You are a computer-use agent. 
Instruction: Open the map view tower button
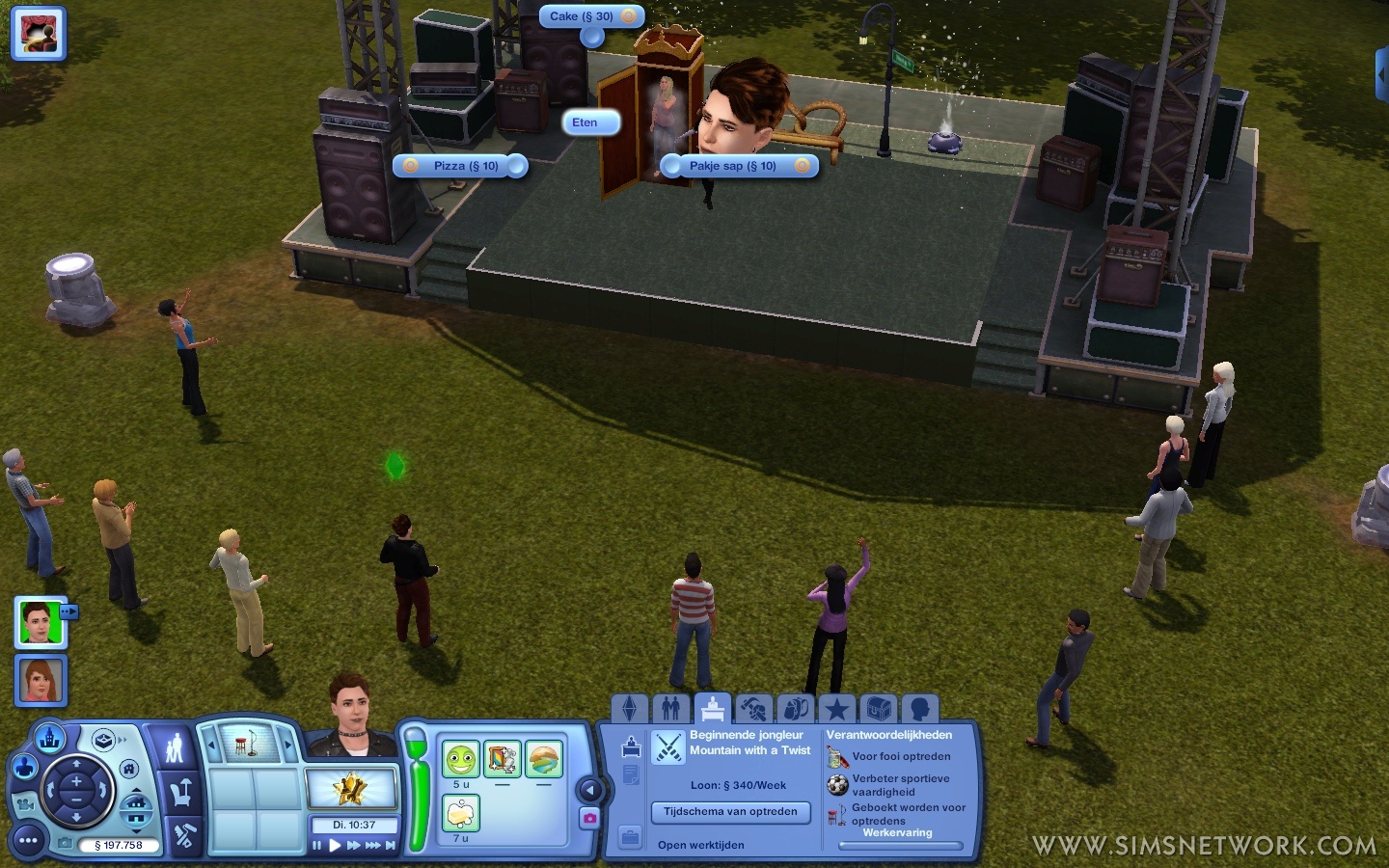point(50,740)
